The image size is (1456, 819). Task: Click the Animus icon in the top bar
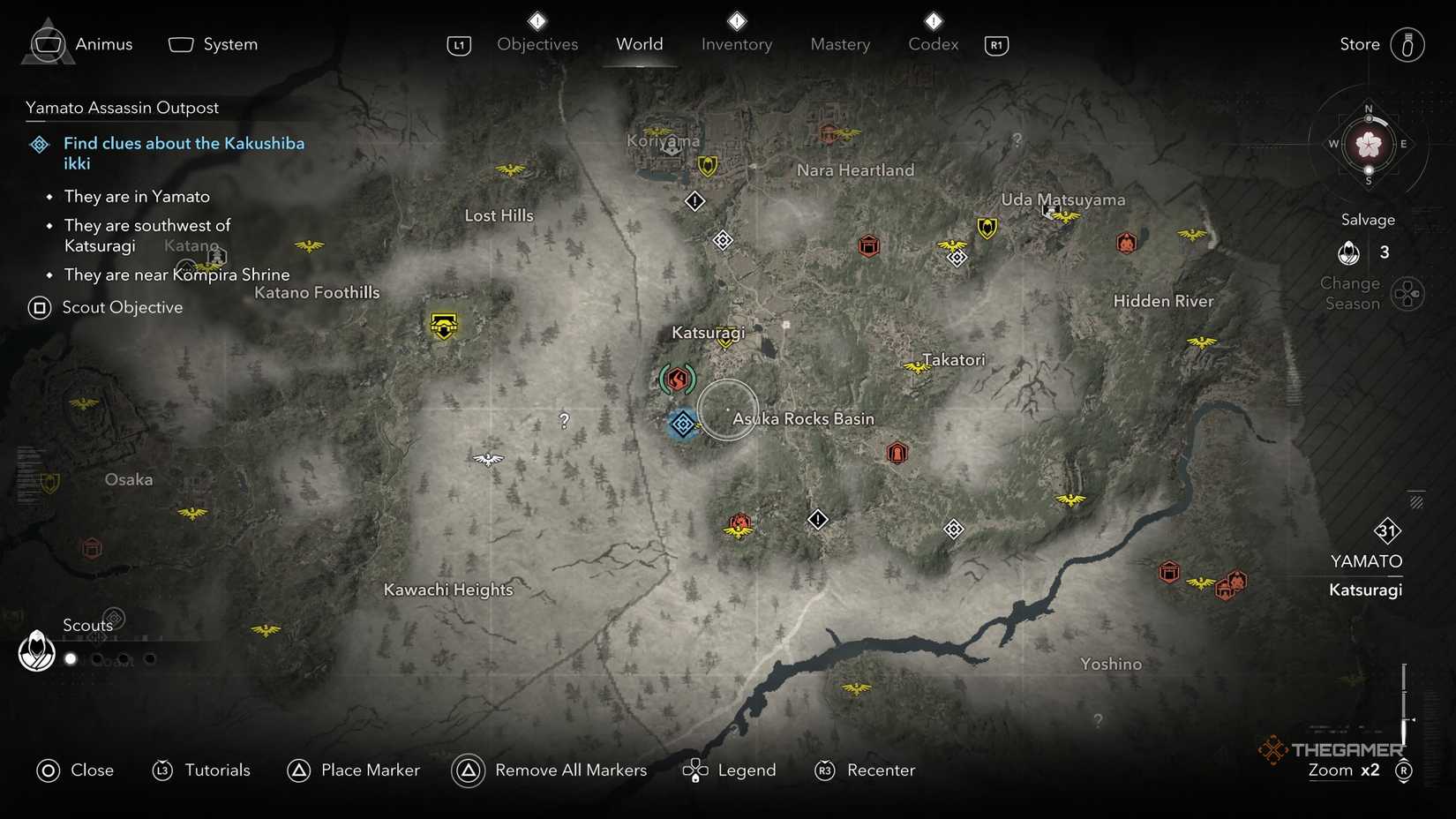point(47,42)
